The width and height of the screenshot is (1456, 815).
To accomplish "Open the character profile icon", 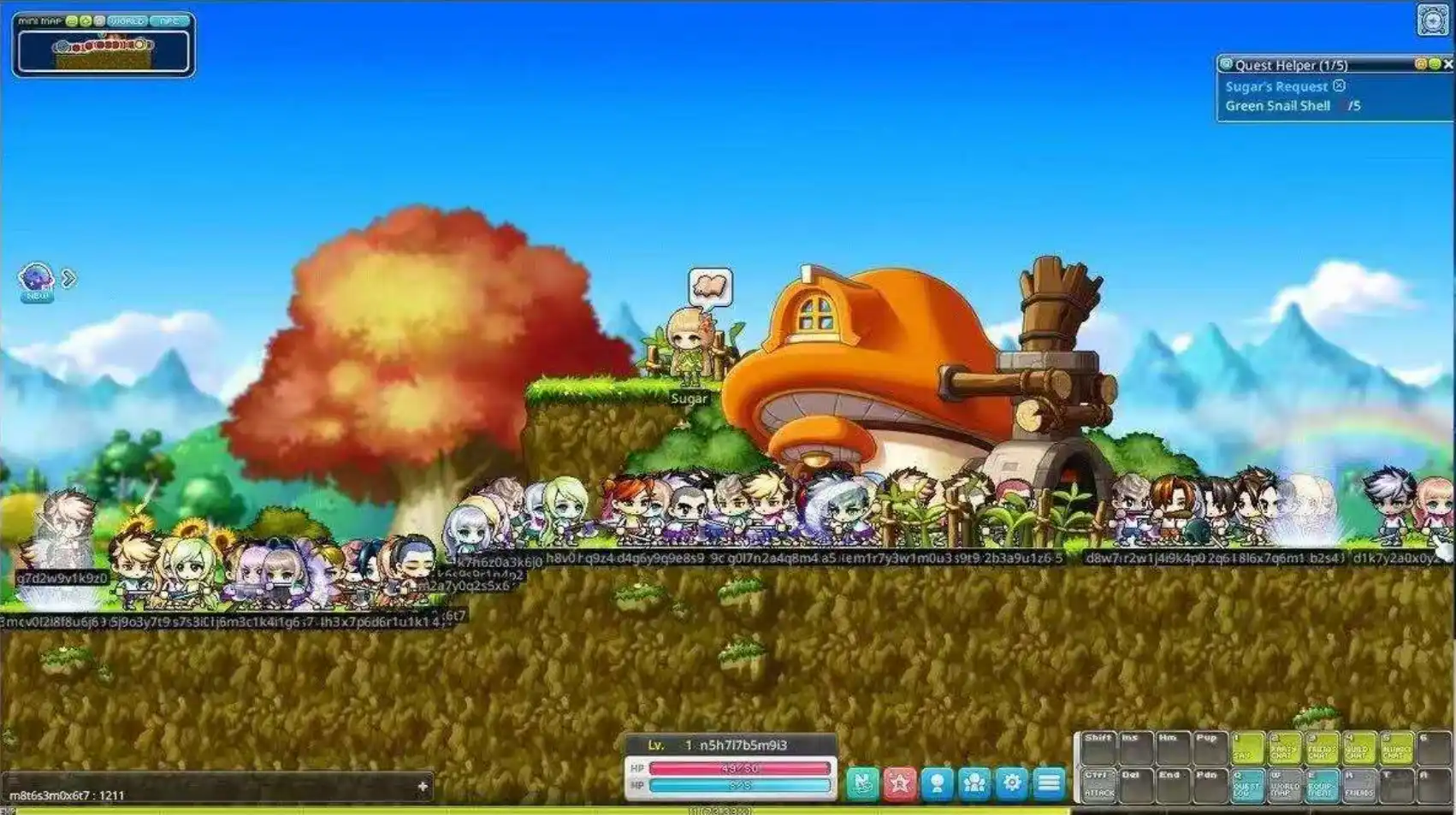I will tap(938, 782).
